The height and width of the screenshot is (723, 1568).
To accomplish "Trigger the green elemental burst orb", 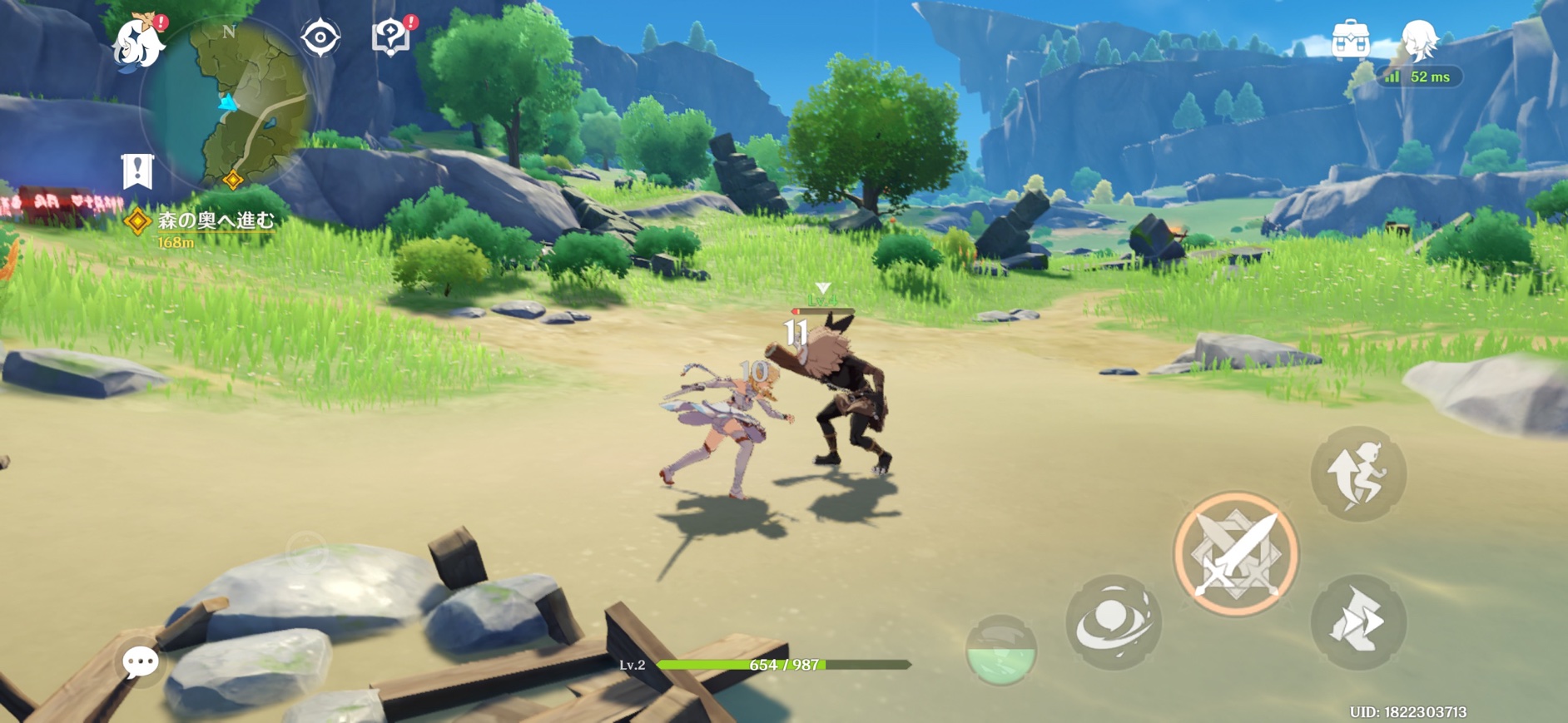I will 1000,651.
